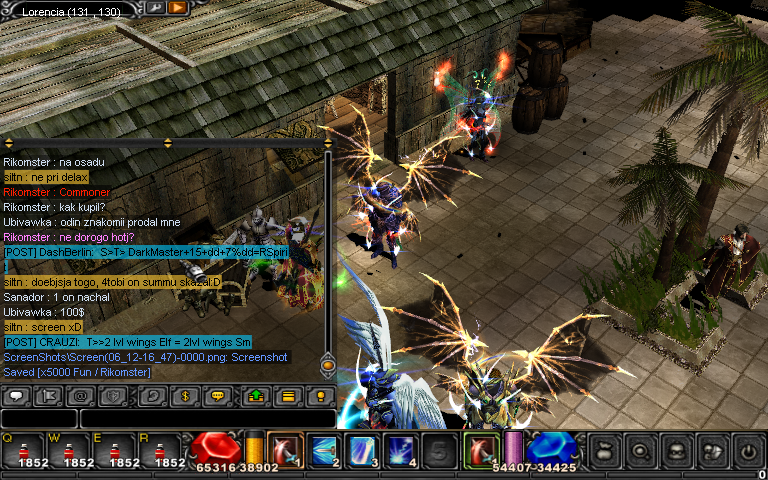Select skill slot 1 red slash skill
The width and height of the screenshot is (768, 480).
click(x=286, y=450)
